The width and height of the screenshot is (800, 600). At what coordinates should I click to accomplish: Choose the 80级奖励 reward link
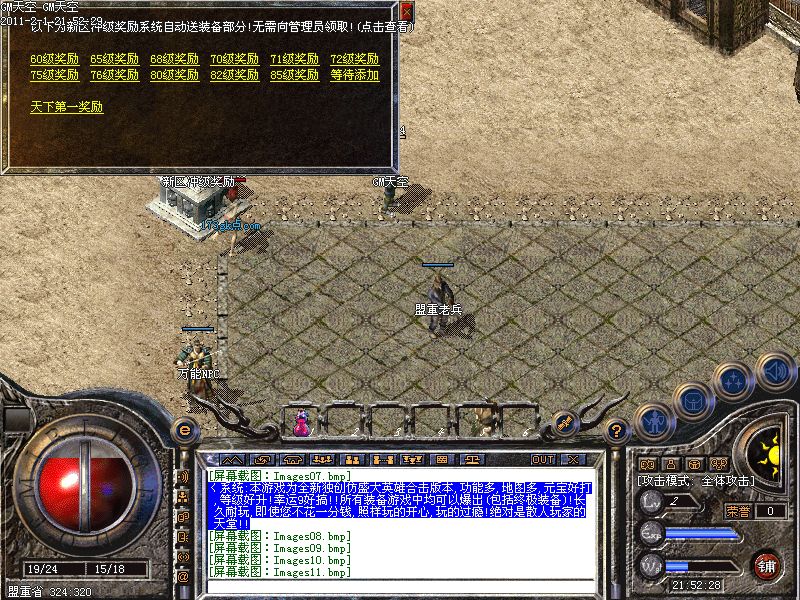pyautogui.click(x=174, y=75)
